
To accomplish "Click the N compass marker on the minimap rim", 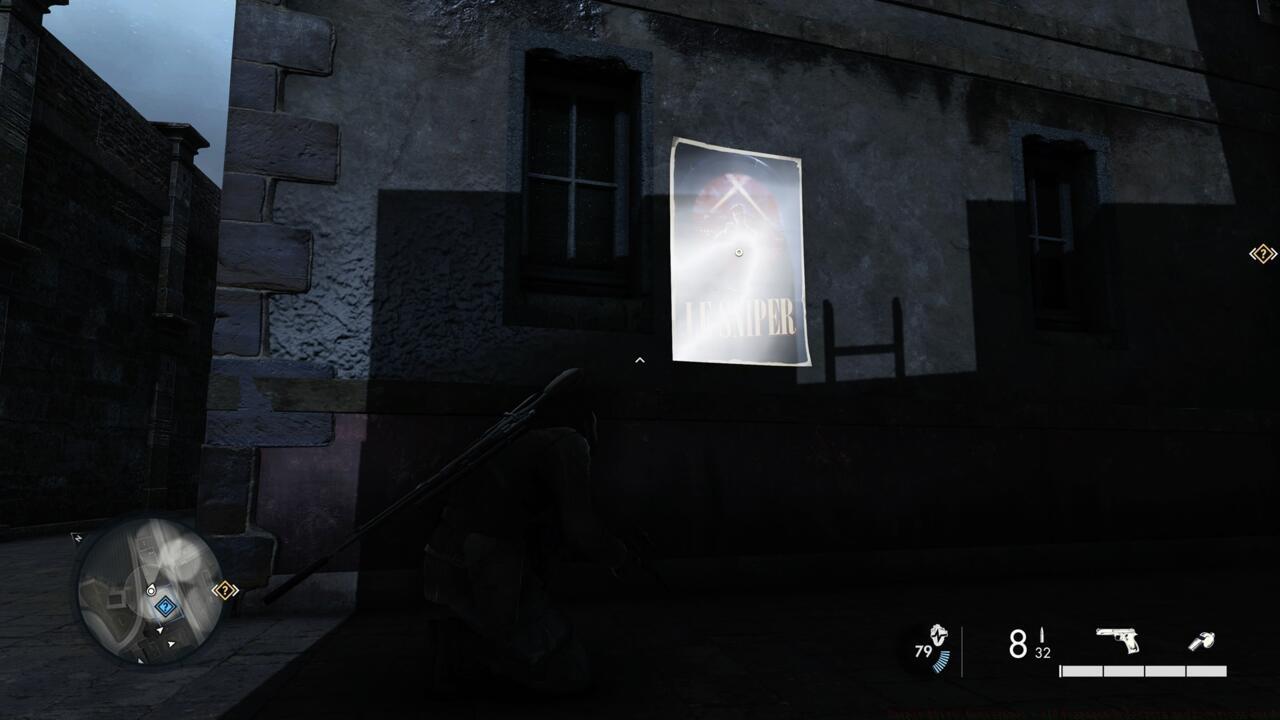I will coord(78,537).
